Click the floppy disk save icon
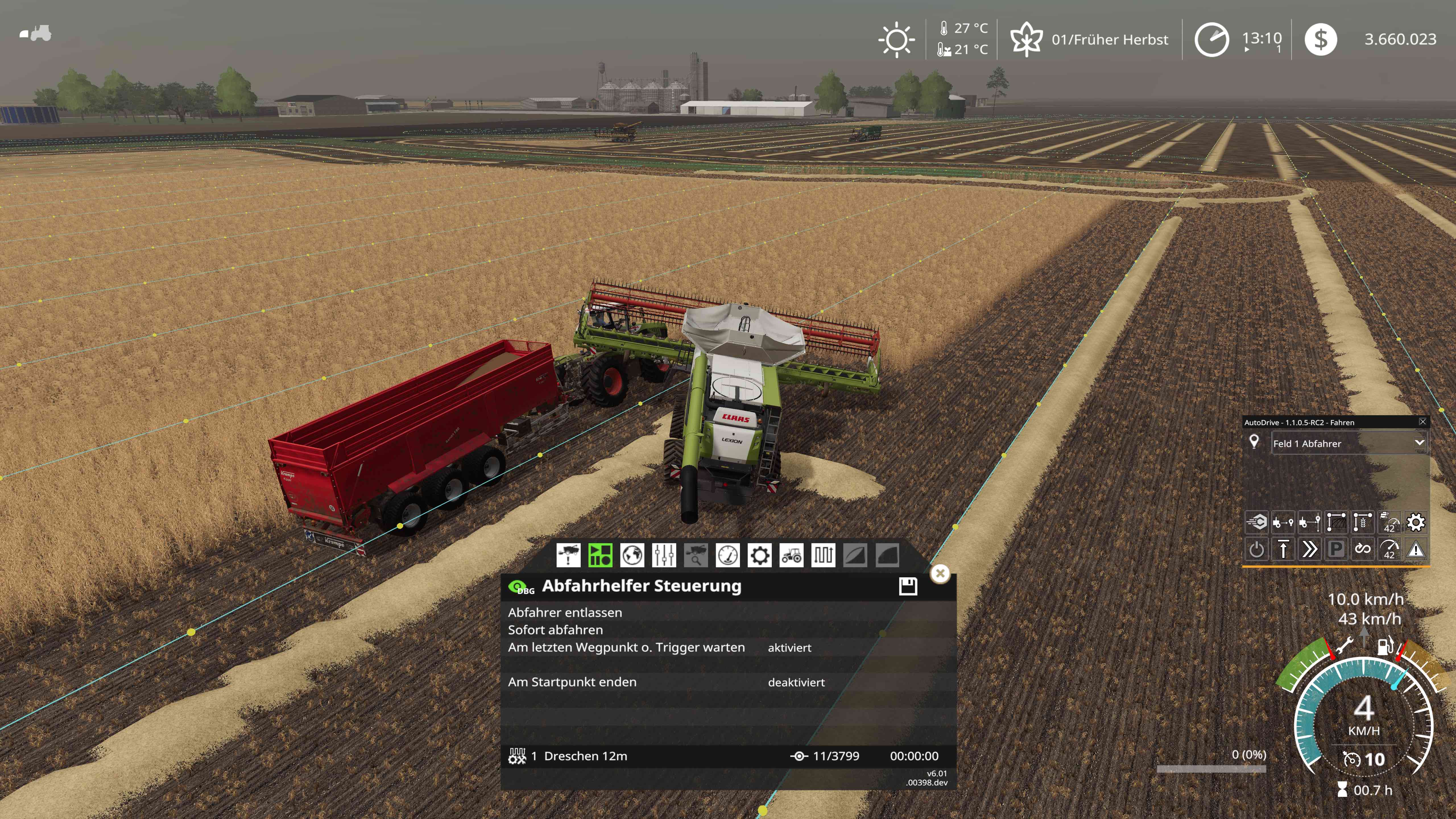Screen dimensions: 1456x819 click(908, 586)
